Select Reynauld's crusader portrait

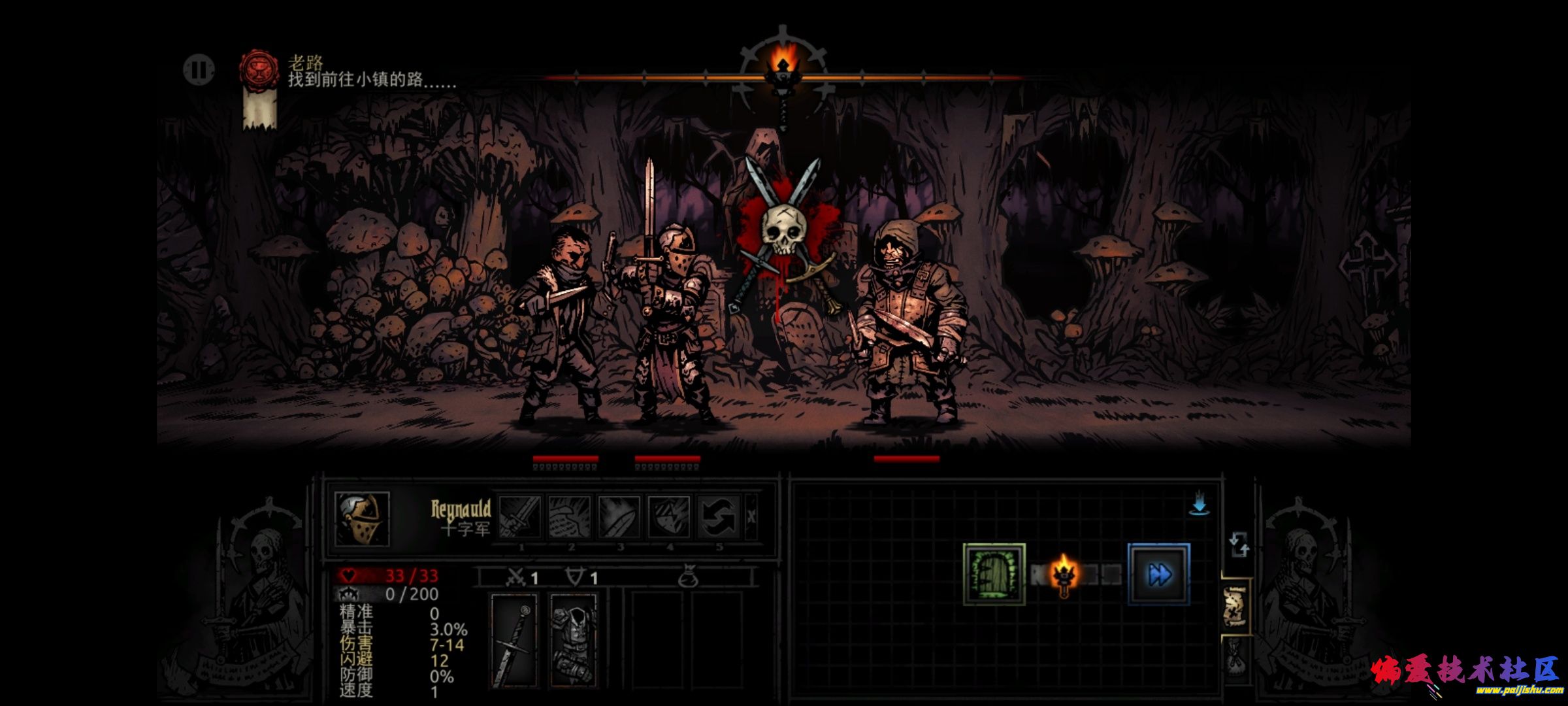coord(362,519)
